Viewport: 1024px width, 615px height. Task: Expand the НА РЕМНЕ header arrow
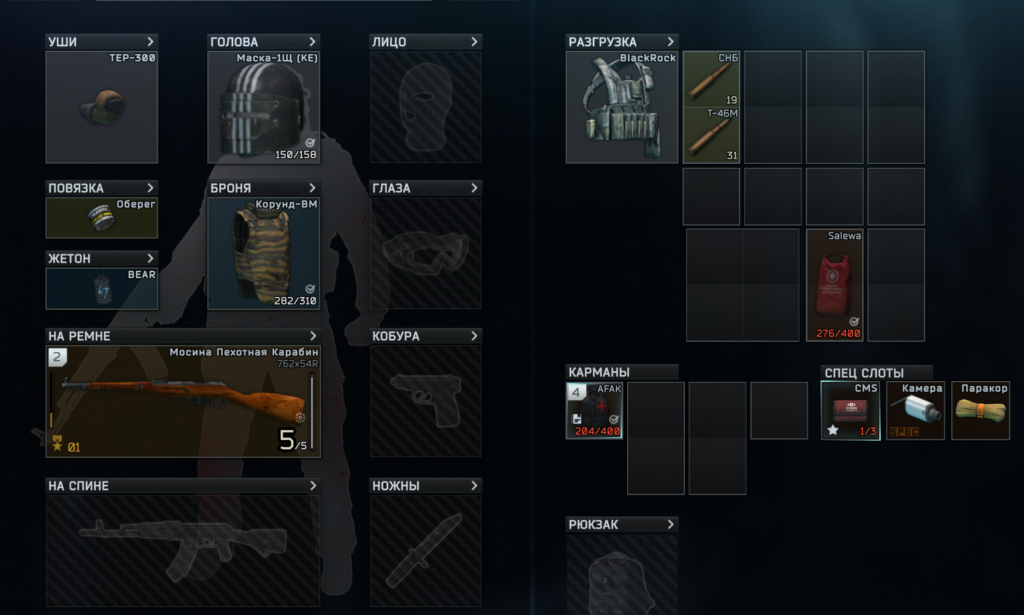click(x=313, y=336)
